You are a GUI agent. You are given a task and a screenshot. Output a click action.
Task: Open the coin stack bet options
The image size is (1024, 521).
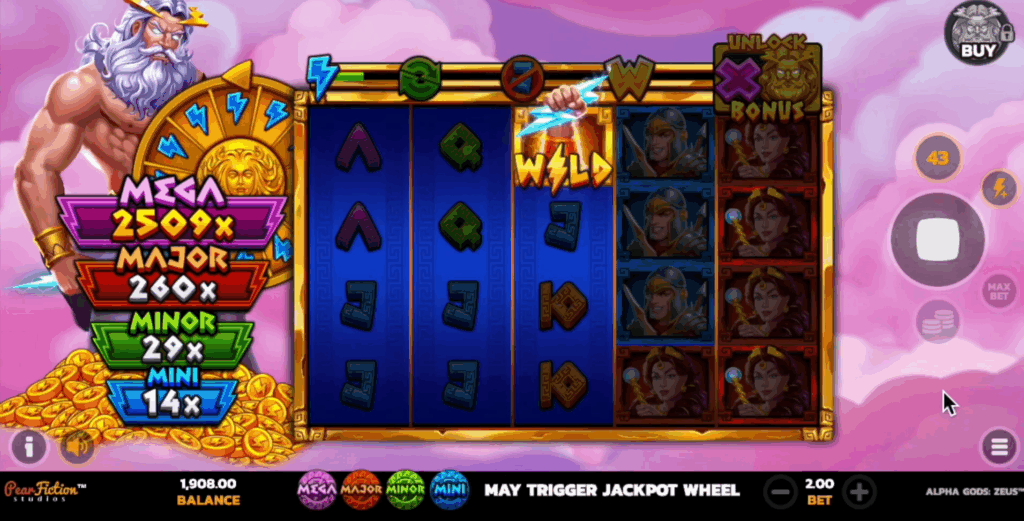pos(938,321)
